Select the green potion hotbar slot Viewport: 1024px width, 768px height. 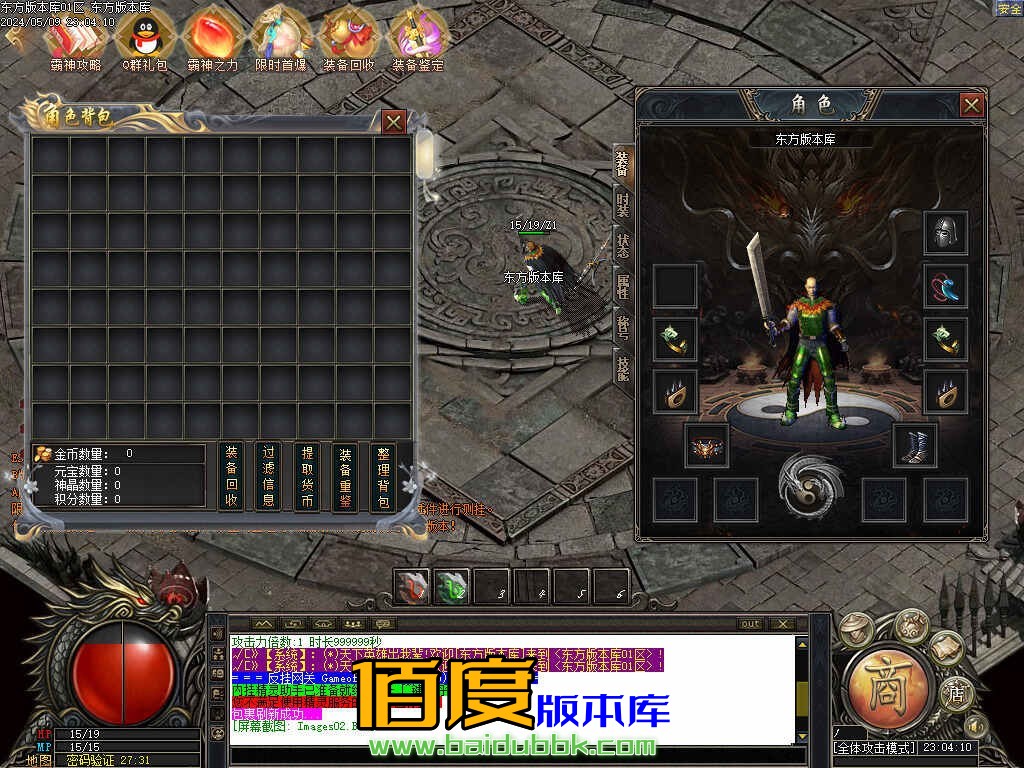(x=452, y=587)
